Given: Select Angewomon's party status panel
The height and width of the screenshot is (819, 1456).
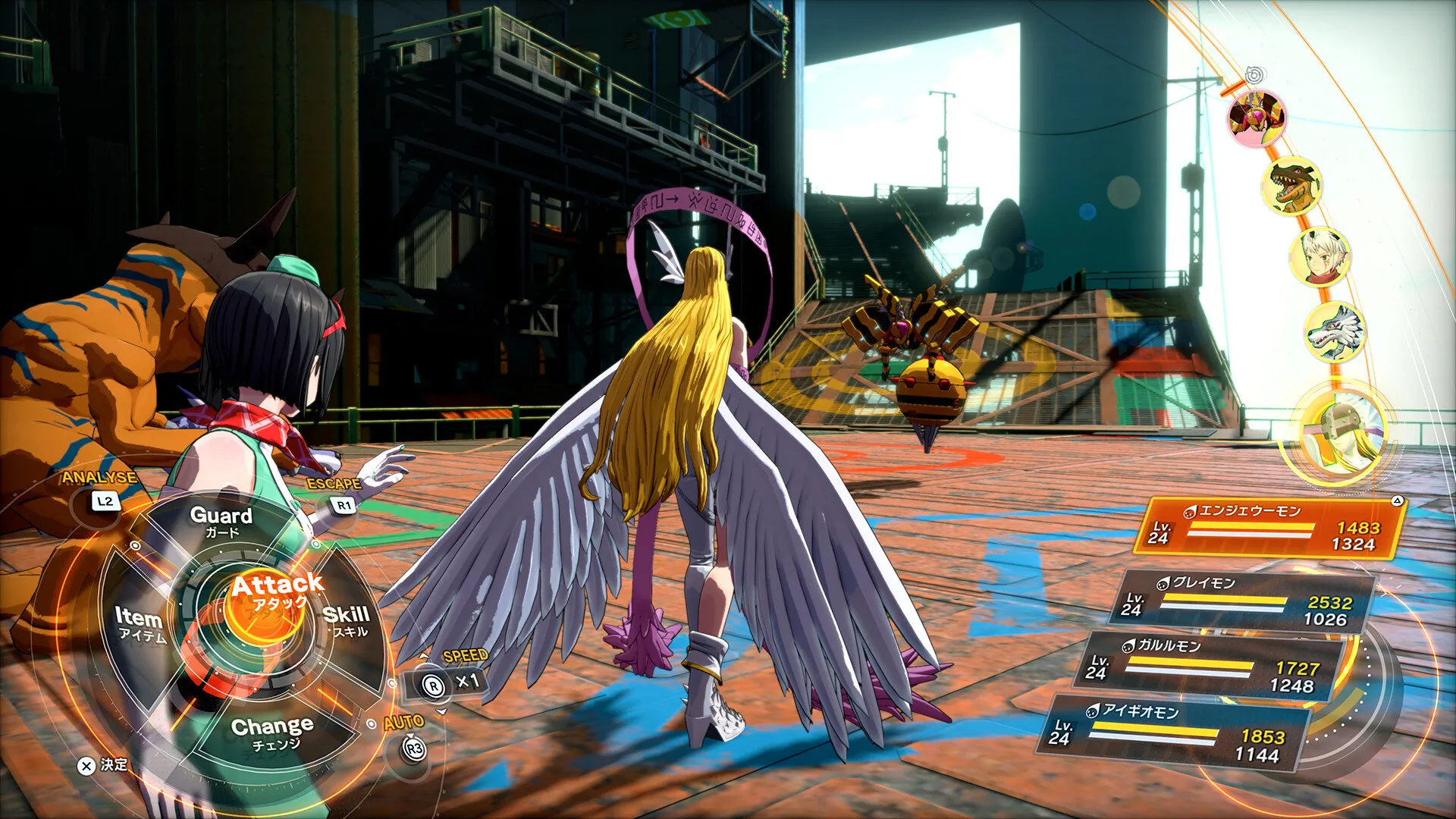Looking at the screenshot, I should pos(1269,528).
